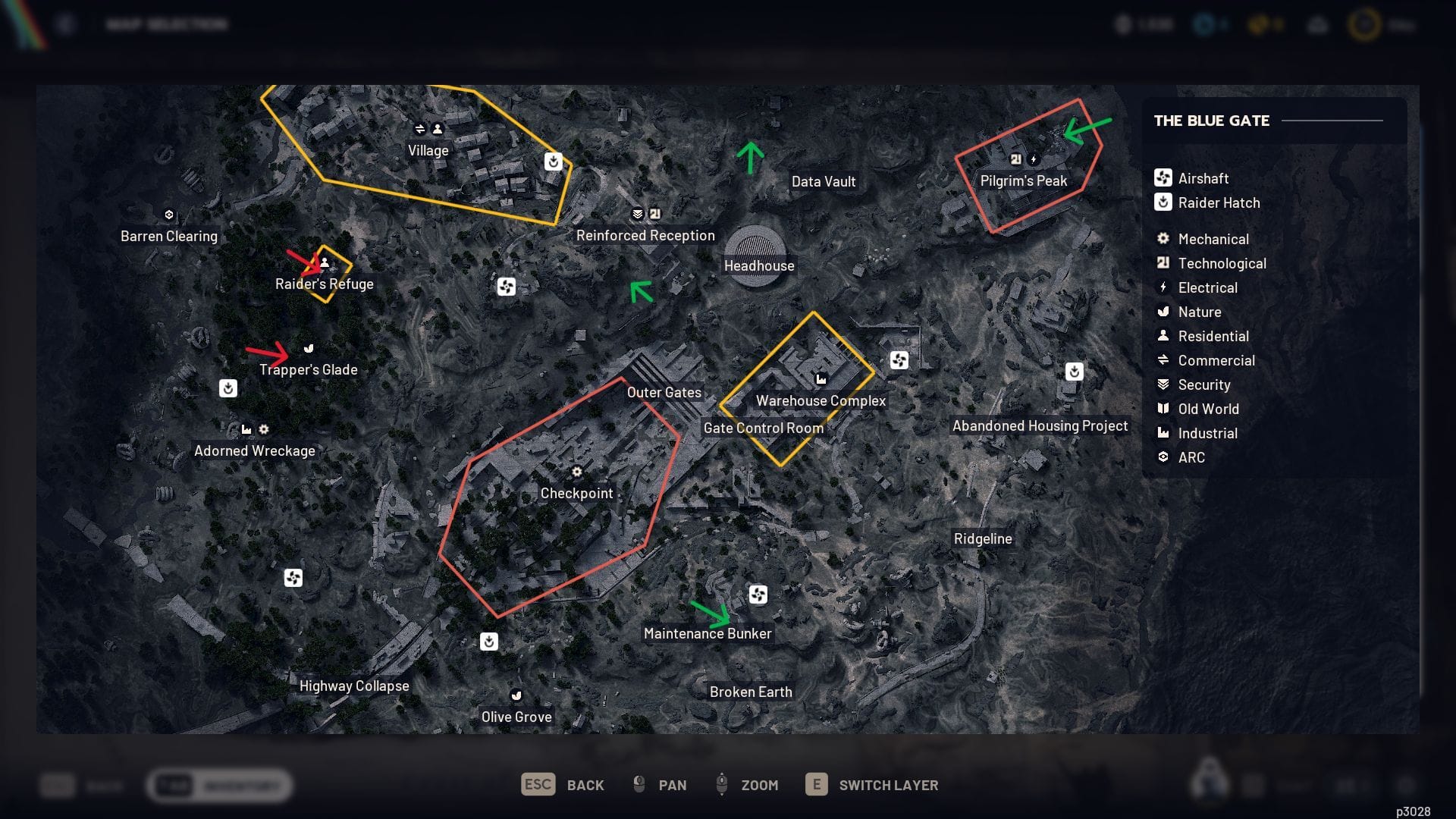Activate SWITCH LAYER at the bottom
The image size is (1456, 819).
(x=887, y=785)
